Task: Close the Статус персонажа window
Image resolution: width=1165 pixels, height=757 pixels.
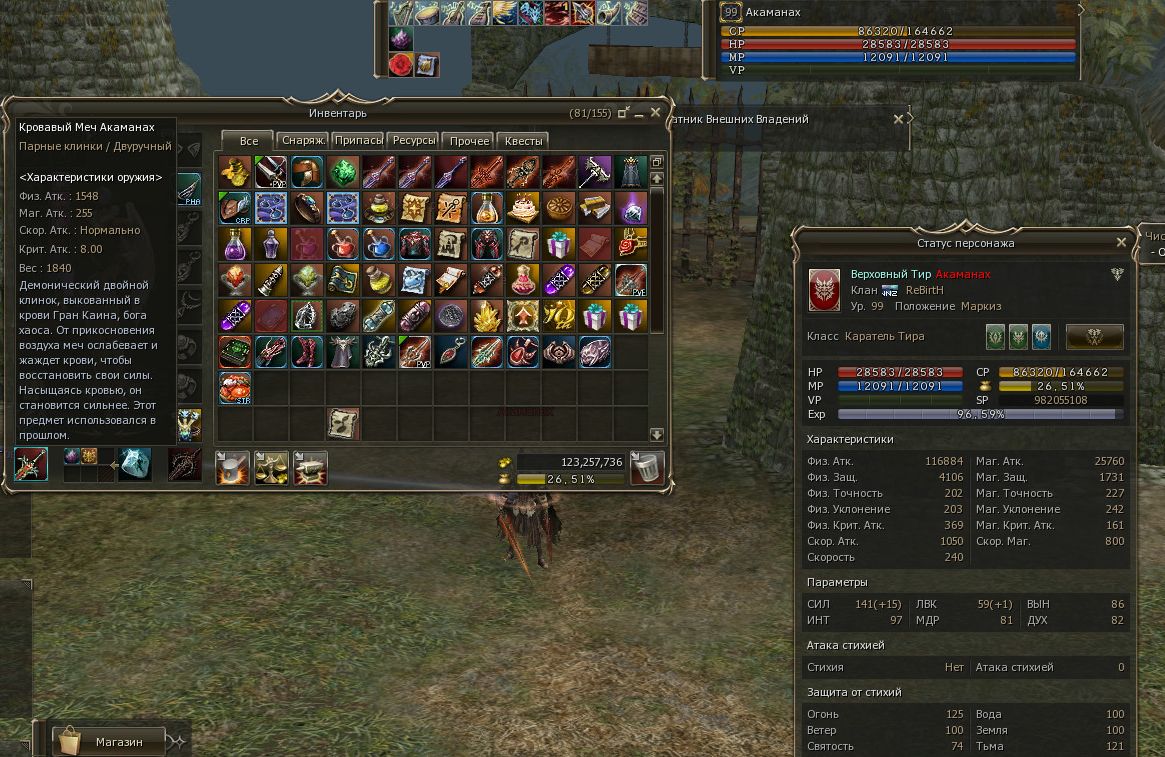Action: [x=1121, y=242]
